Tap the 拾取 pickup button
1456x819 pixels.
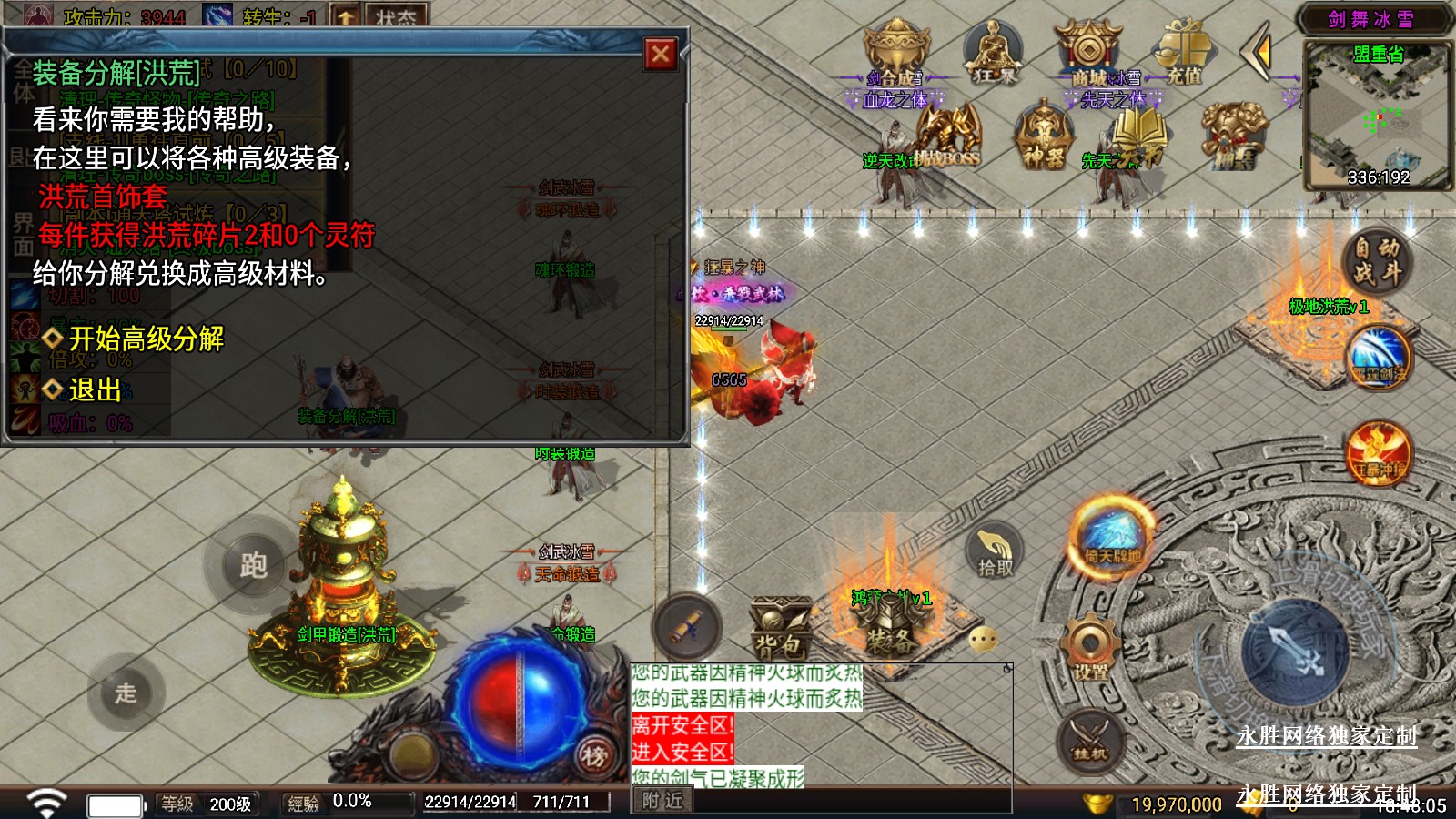995,551
